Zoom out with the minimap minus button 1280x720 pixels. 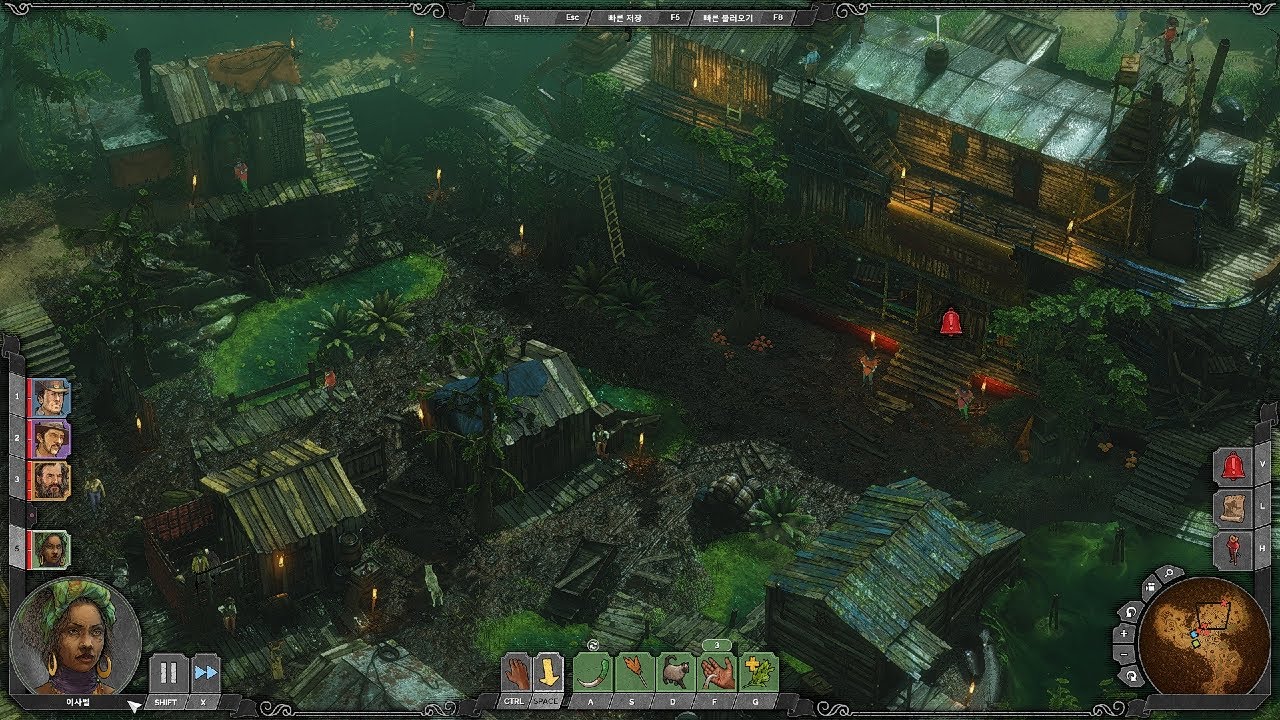tap(1125, 654)
